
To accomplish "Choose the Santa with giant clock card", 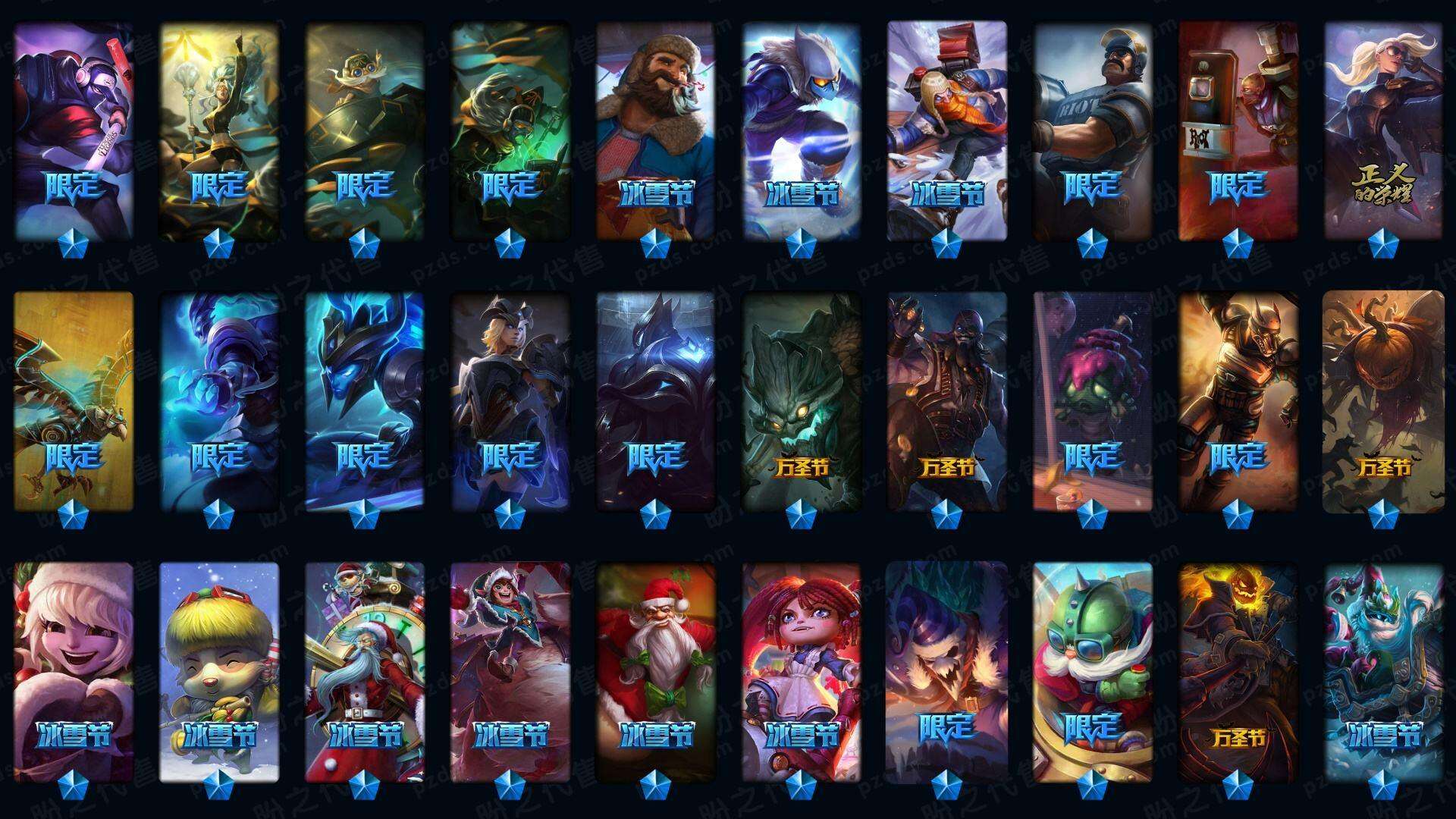I will (x=364, y=671).
